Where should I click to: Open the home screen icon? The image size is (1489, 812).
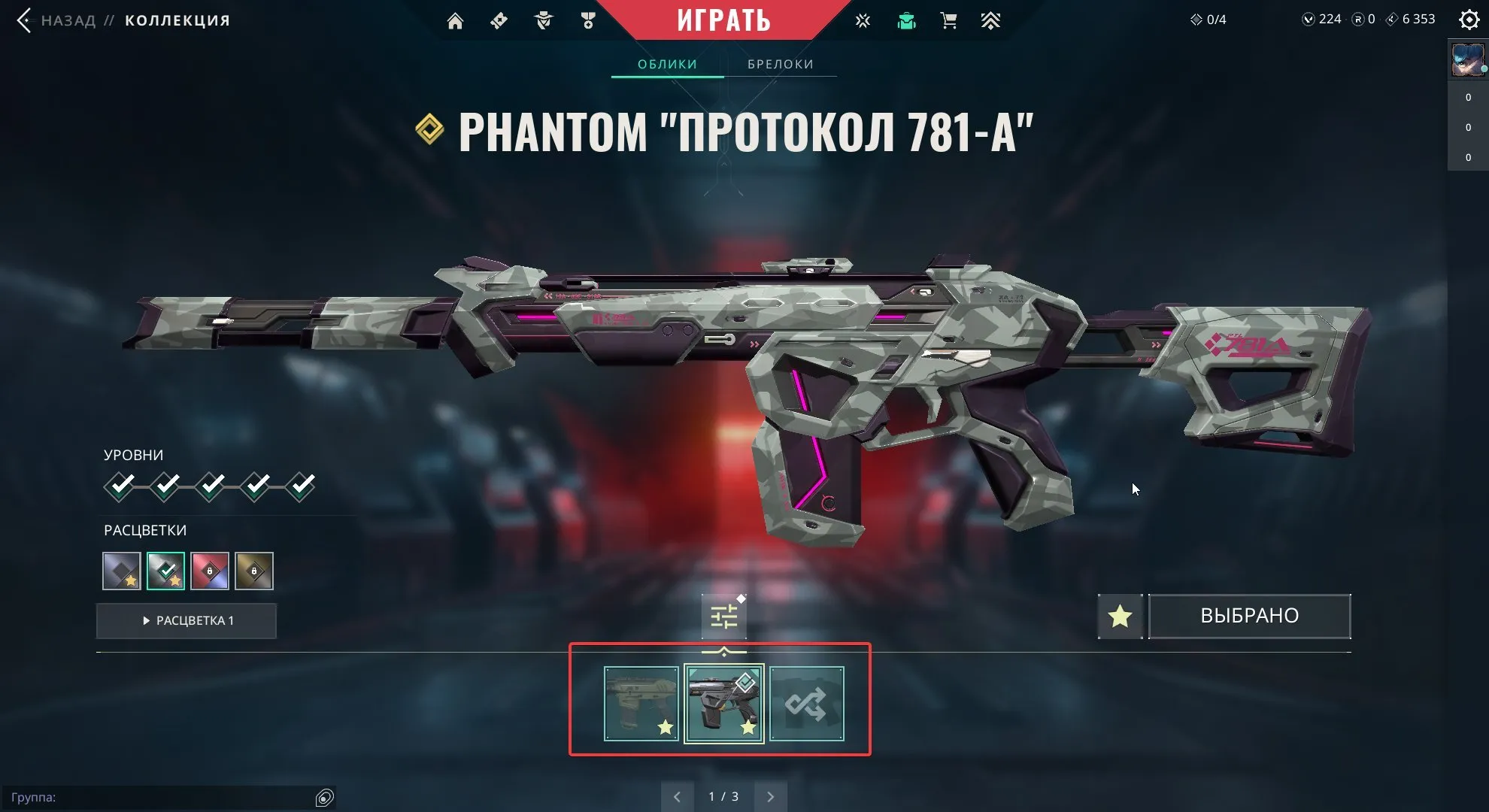[x=456, y=20]
